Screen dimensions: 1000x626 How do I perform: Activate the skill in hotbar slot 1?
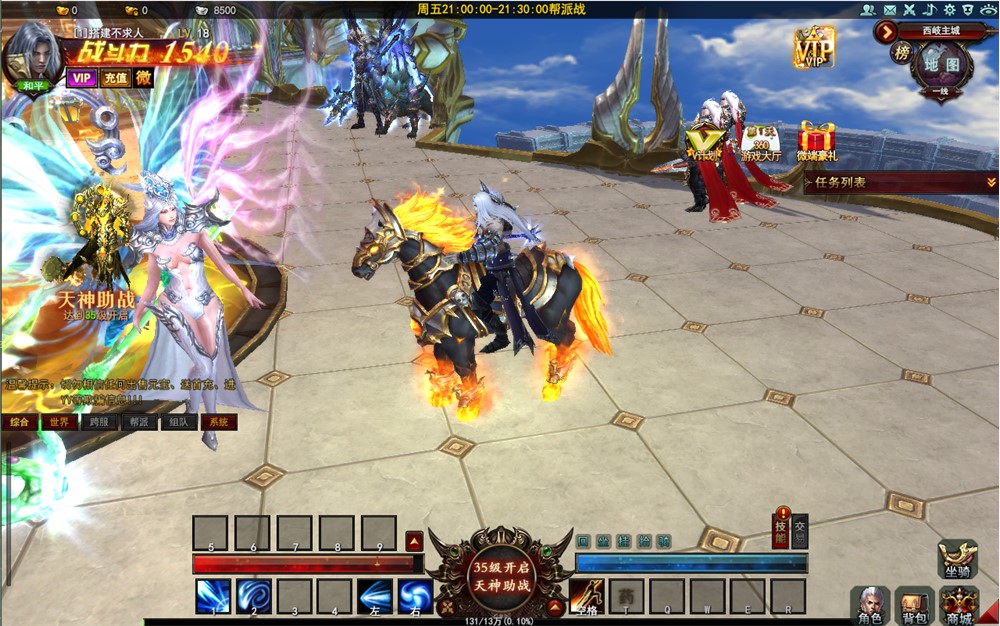tap(212, 596)
